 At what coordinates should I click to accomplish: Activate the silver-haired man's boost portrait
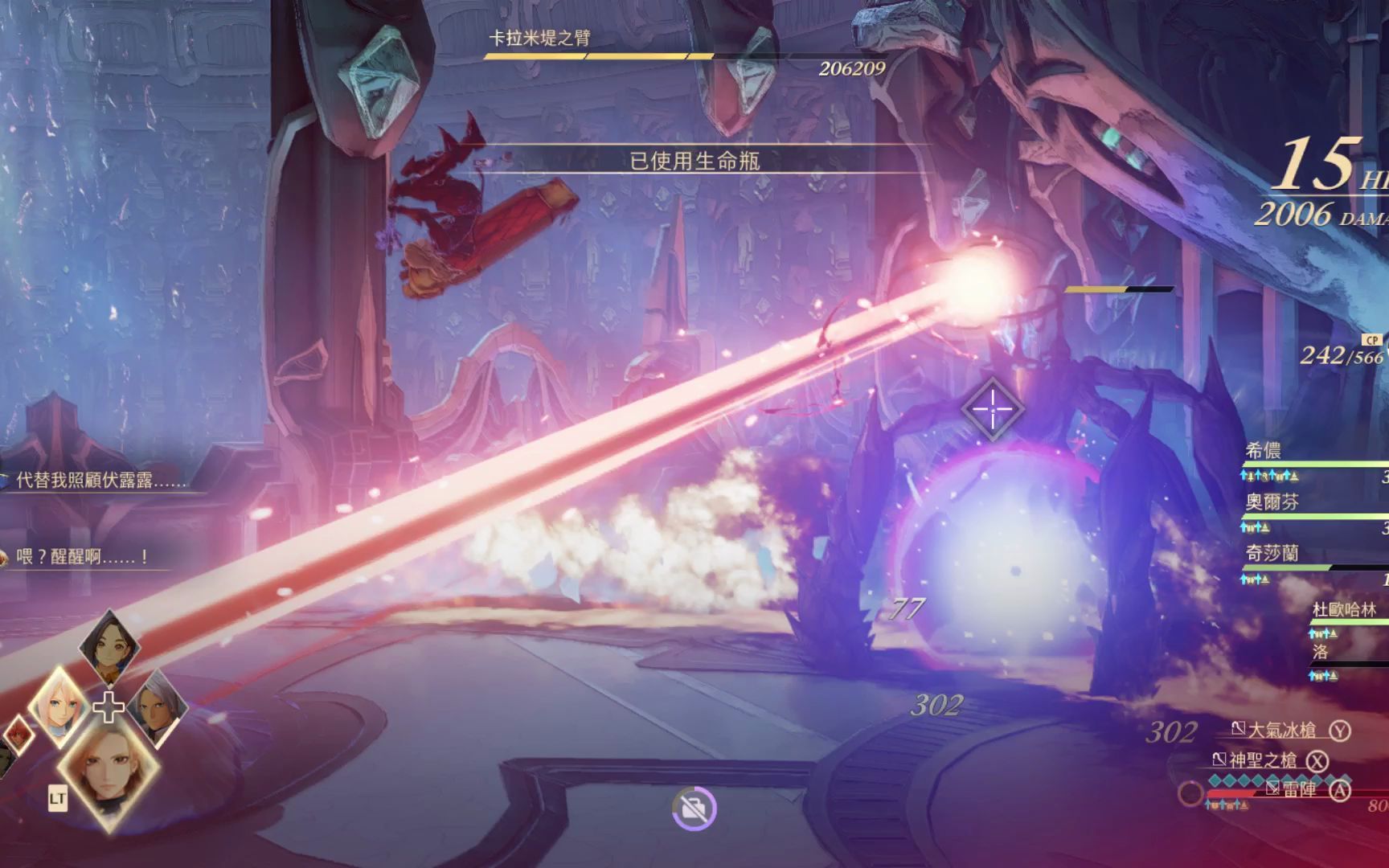[x=156, y=709]
